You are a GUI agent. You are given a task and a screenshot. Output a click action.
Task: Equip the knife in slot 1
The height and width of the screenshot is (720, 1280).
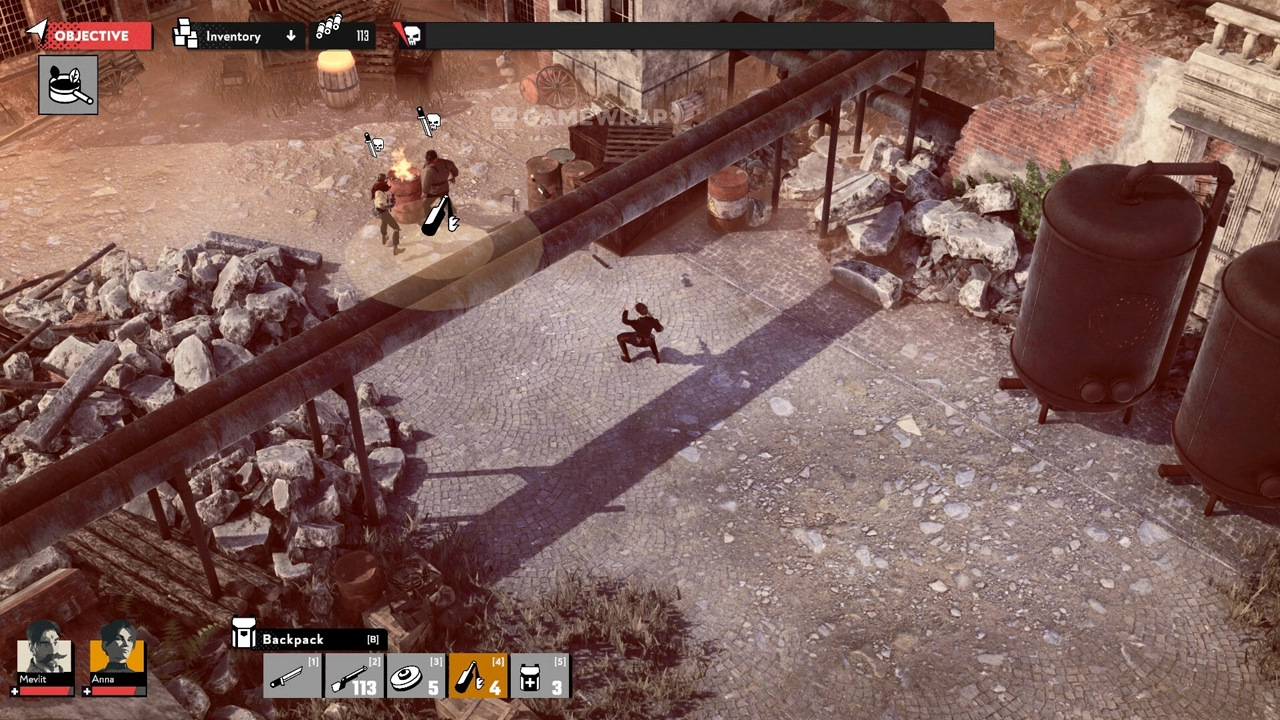coord(293,676)
